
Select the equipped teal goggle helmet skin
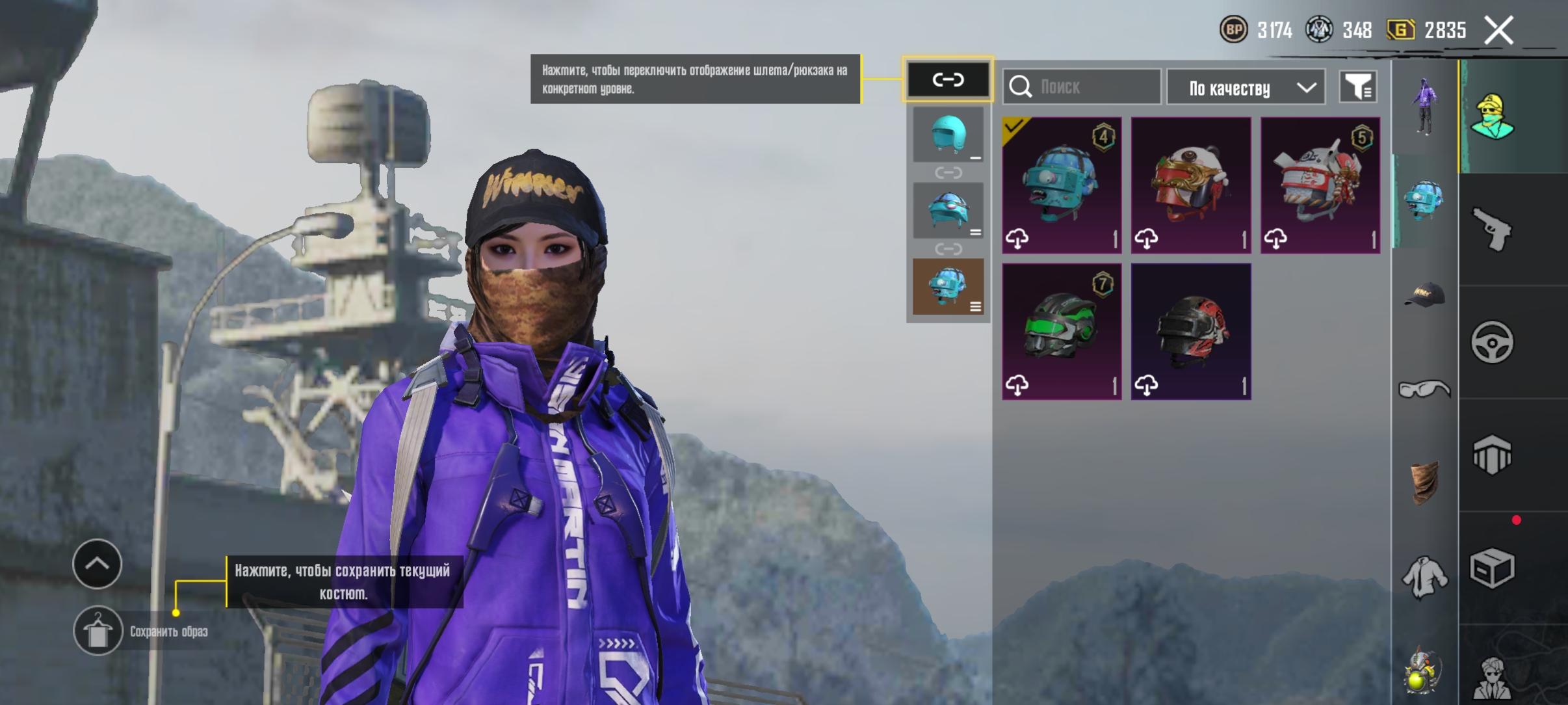point(1062,185)
